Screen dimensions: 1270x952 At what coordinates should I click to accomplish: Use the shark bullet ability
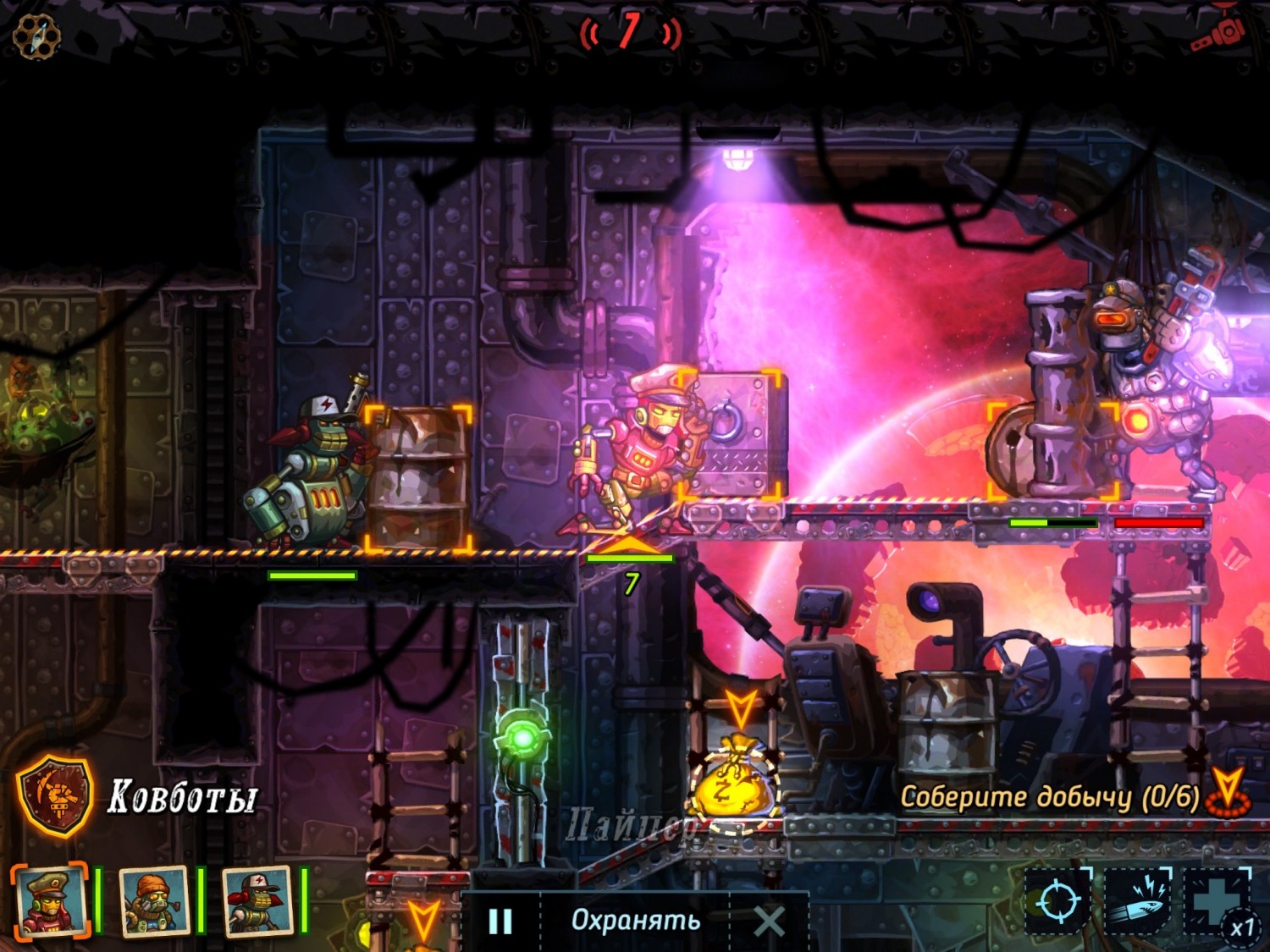(x=1137, y=900)
